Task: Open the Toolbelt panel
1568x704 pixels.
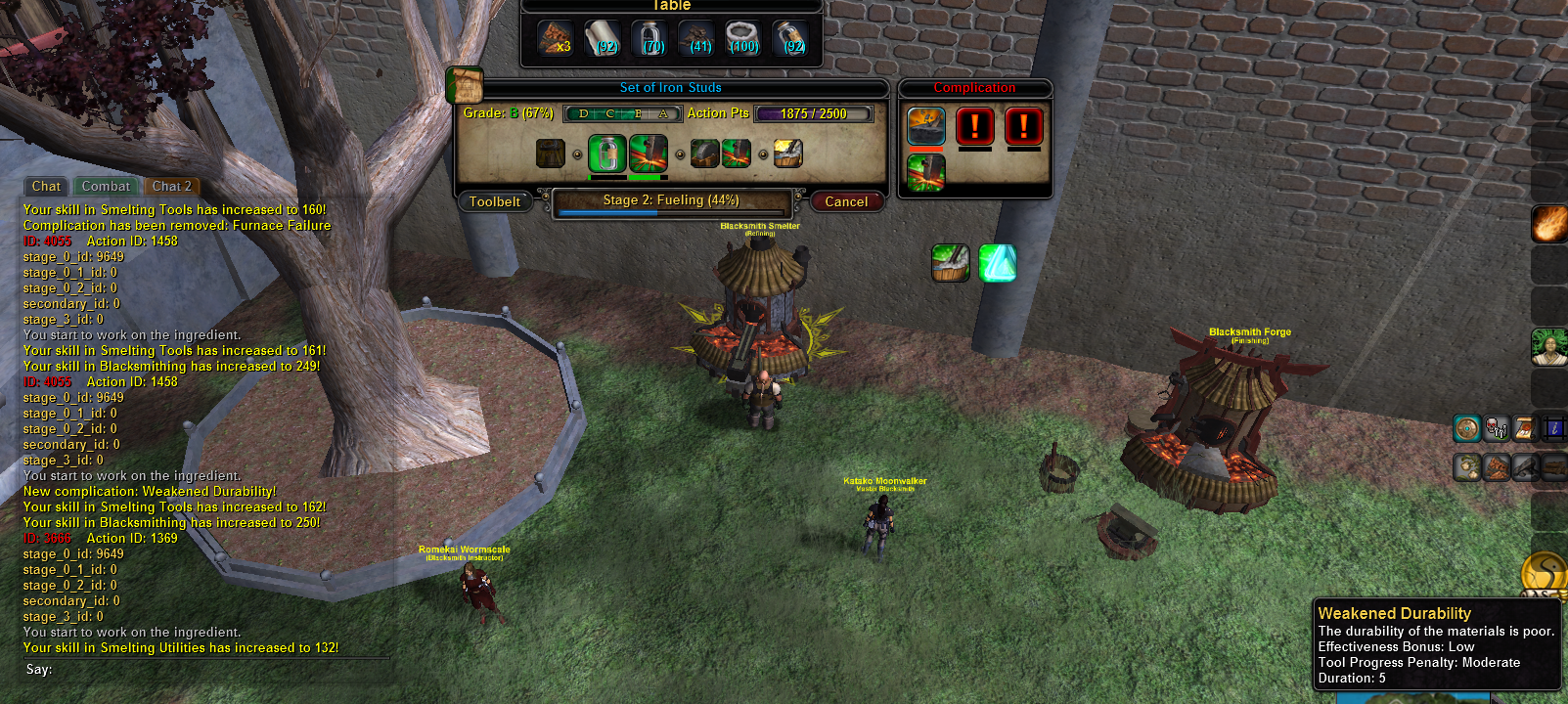Action: tap(495, 201)
